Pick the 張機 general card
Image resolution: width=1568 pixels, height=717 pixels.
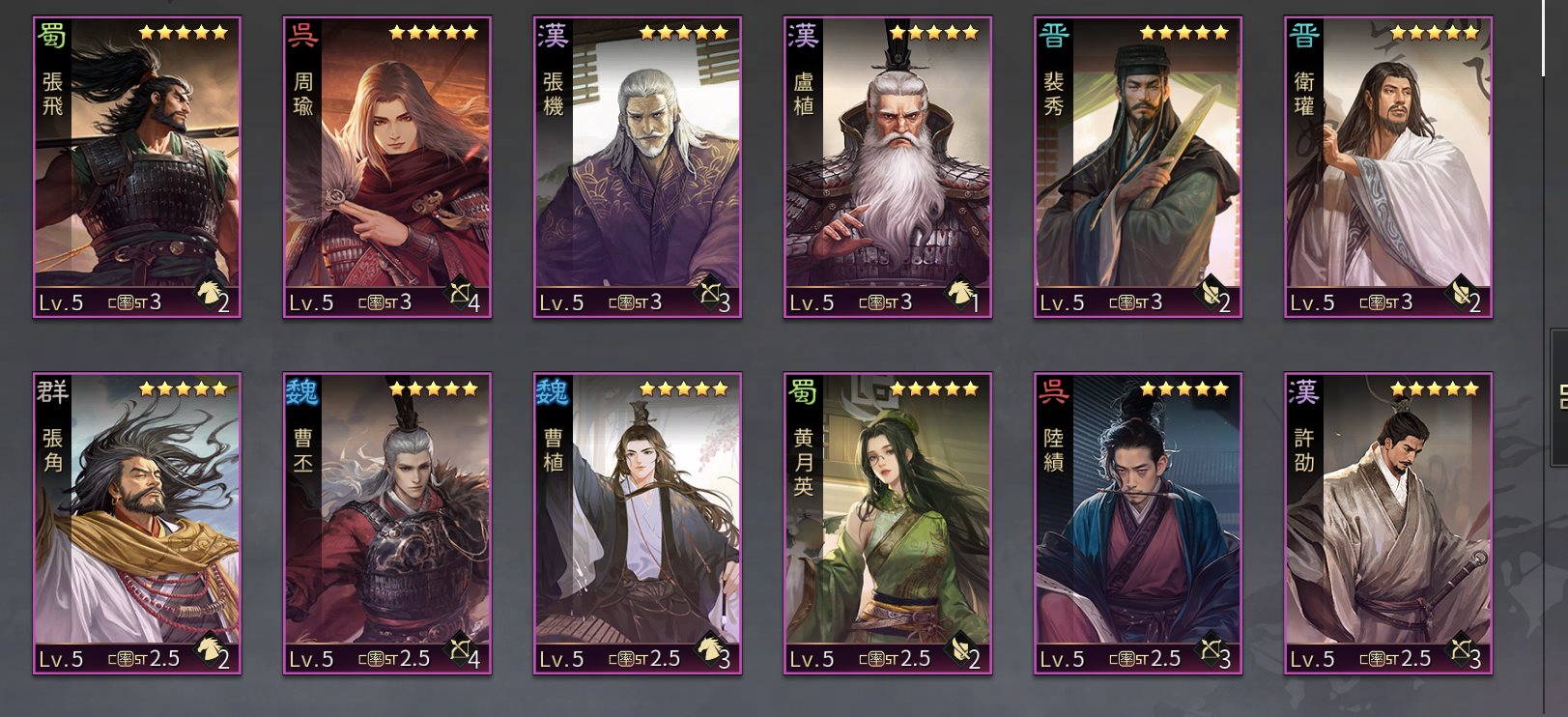point(638,167)
